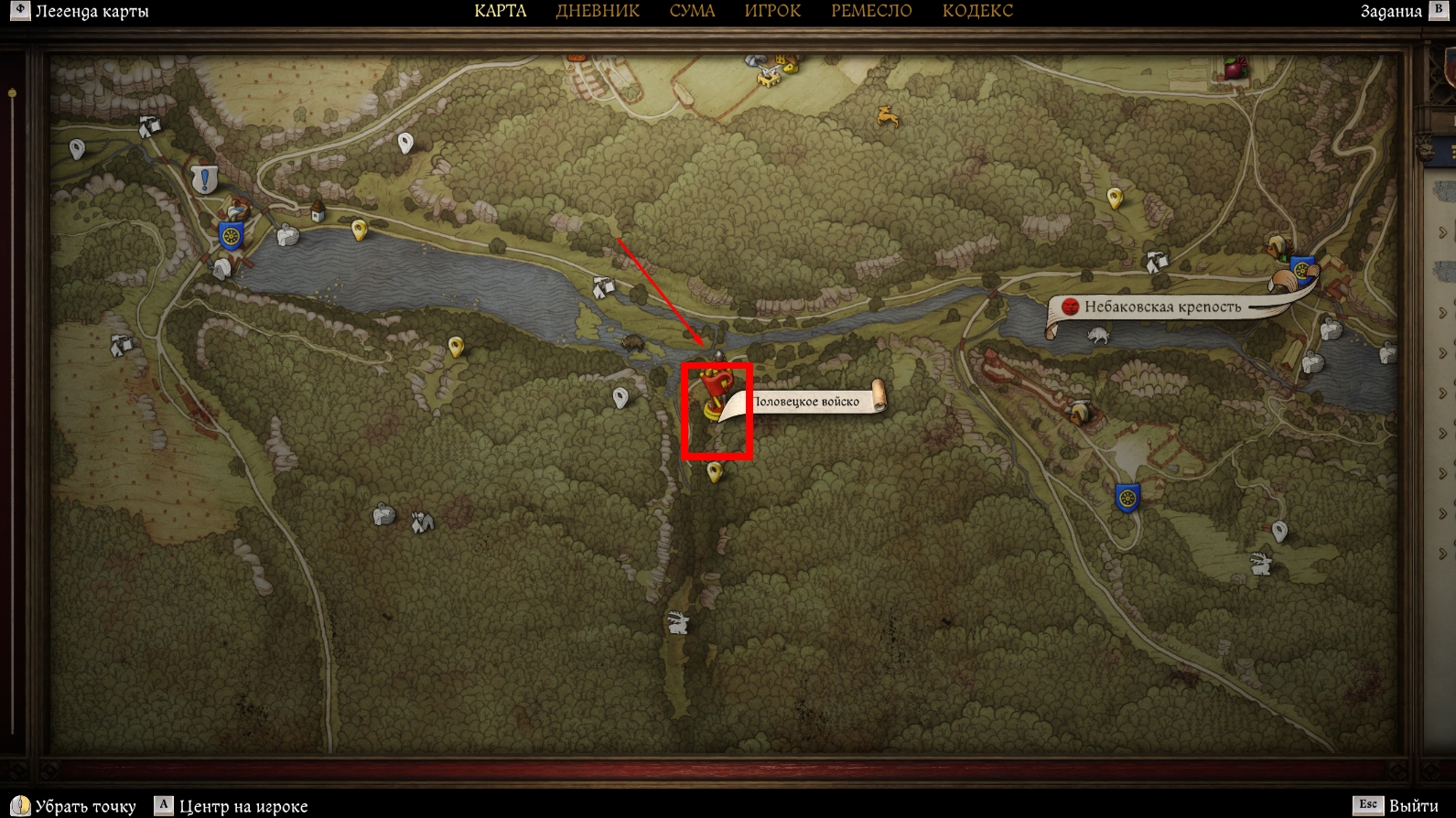Select the exclamation mark map marker
The image size is (1456, 818).
[204, 178]
